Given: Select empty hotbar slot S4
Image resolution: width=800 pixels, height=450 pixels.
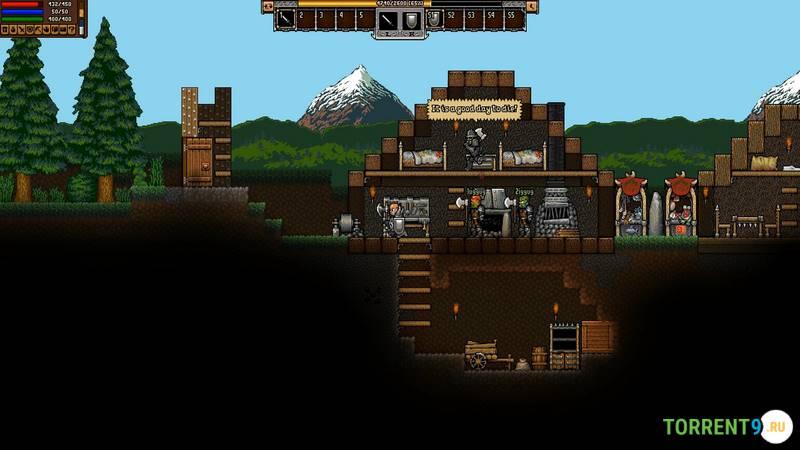Looking at the screenshot, I should click(493, 16).
